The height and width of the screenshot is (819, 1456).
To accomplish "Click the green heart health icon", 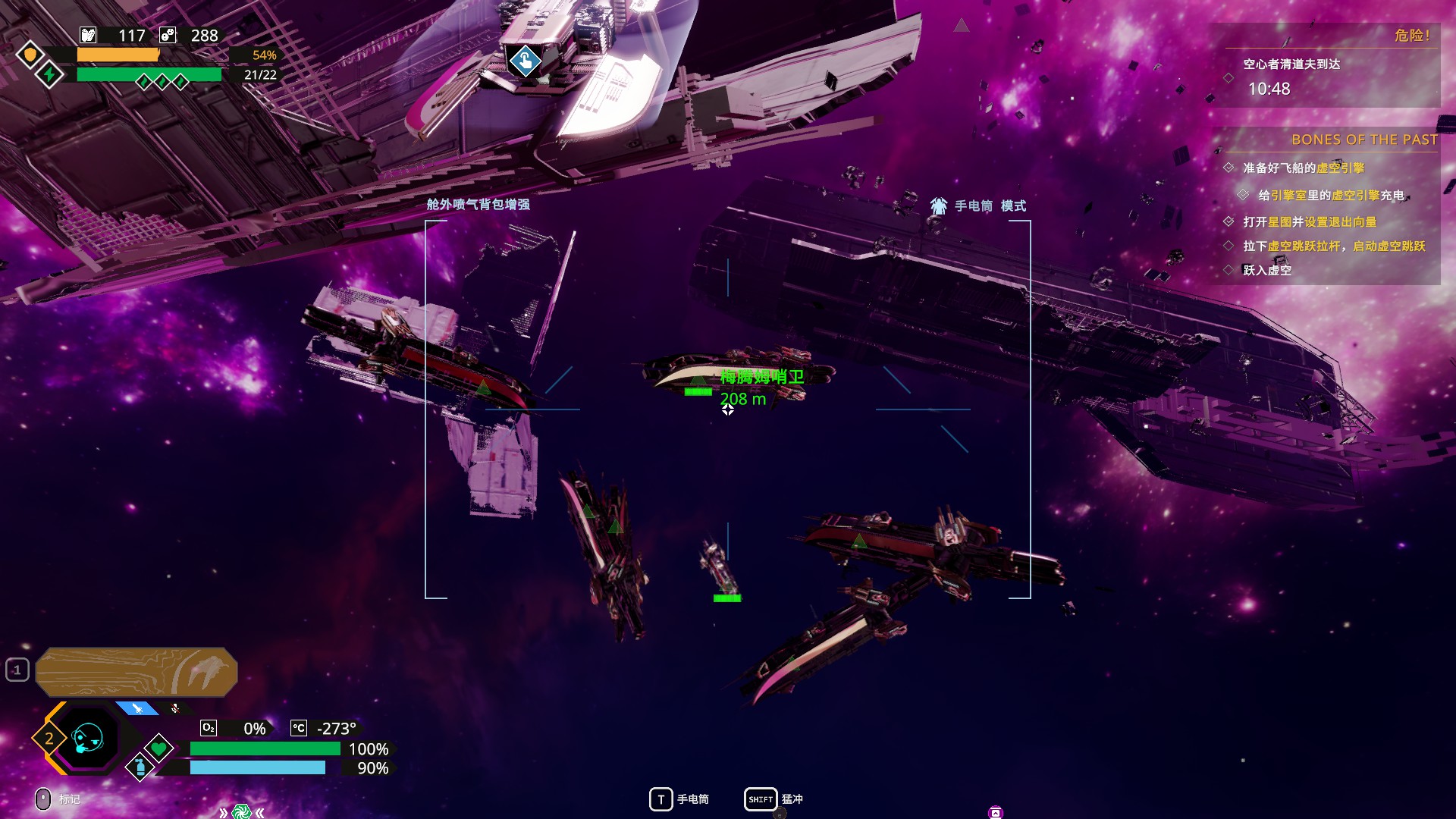I will [158, 748].
